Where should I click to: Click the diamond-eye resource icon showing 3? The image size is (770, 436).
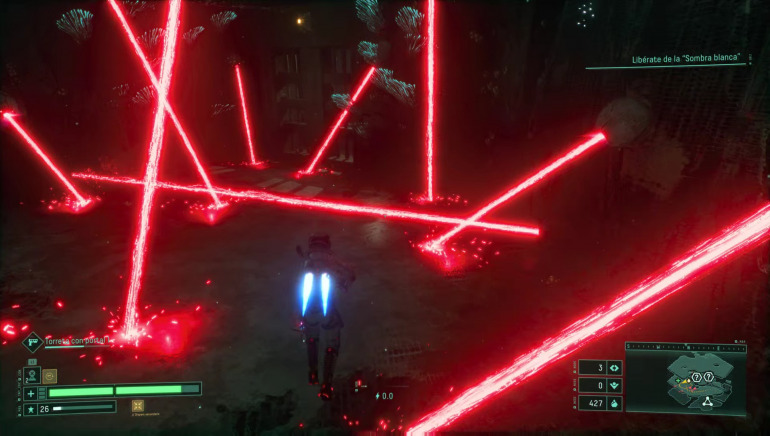point(613,367)
